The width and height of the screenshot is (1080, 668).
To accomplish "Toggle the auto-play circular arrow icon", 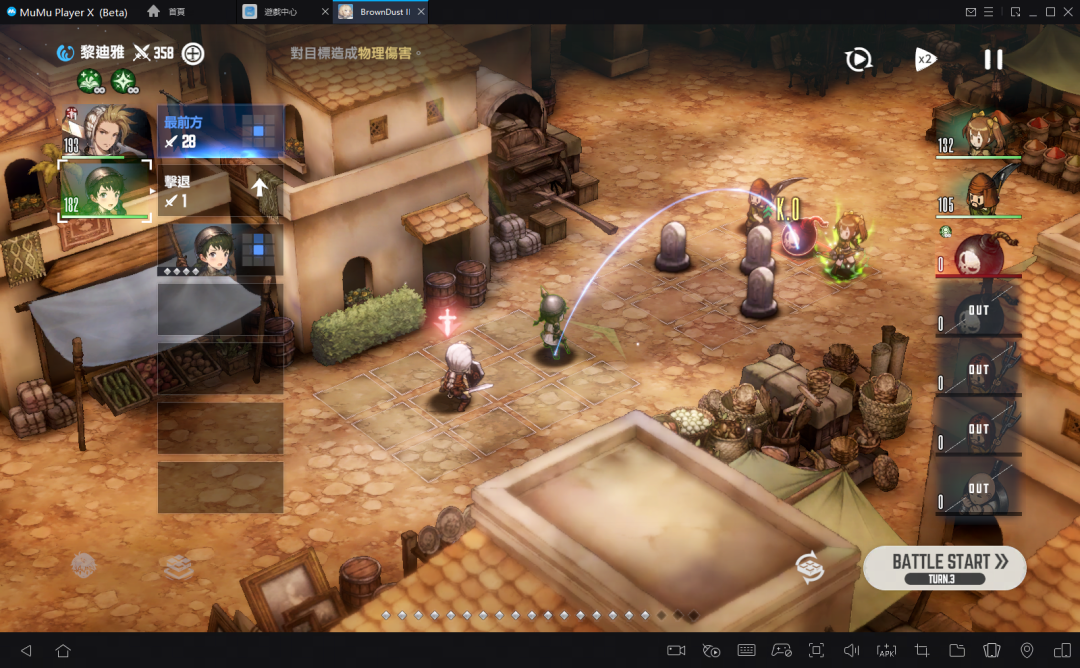I will click(x=858, y=59).
